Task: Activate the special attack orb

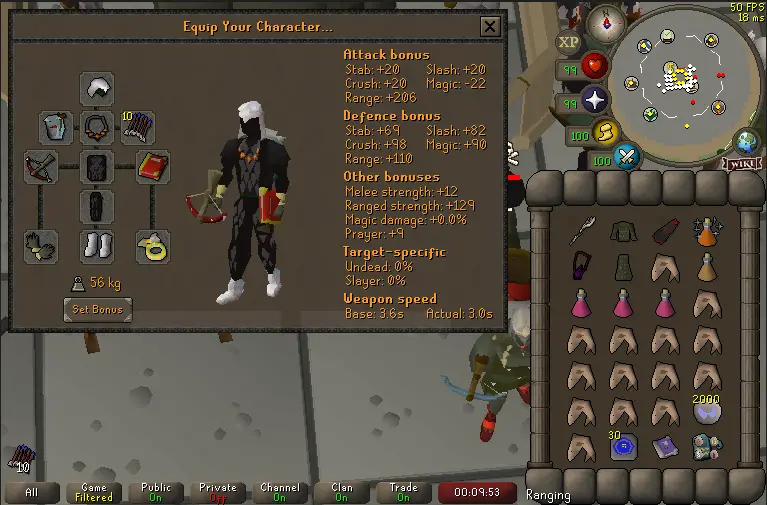Action: [627, 157]
